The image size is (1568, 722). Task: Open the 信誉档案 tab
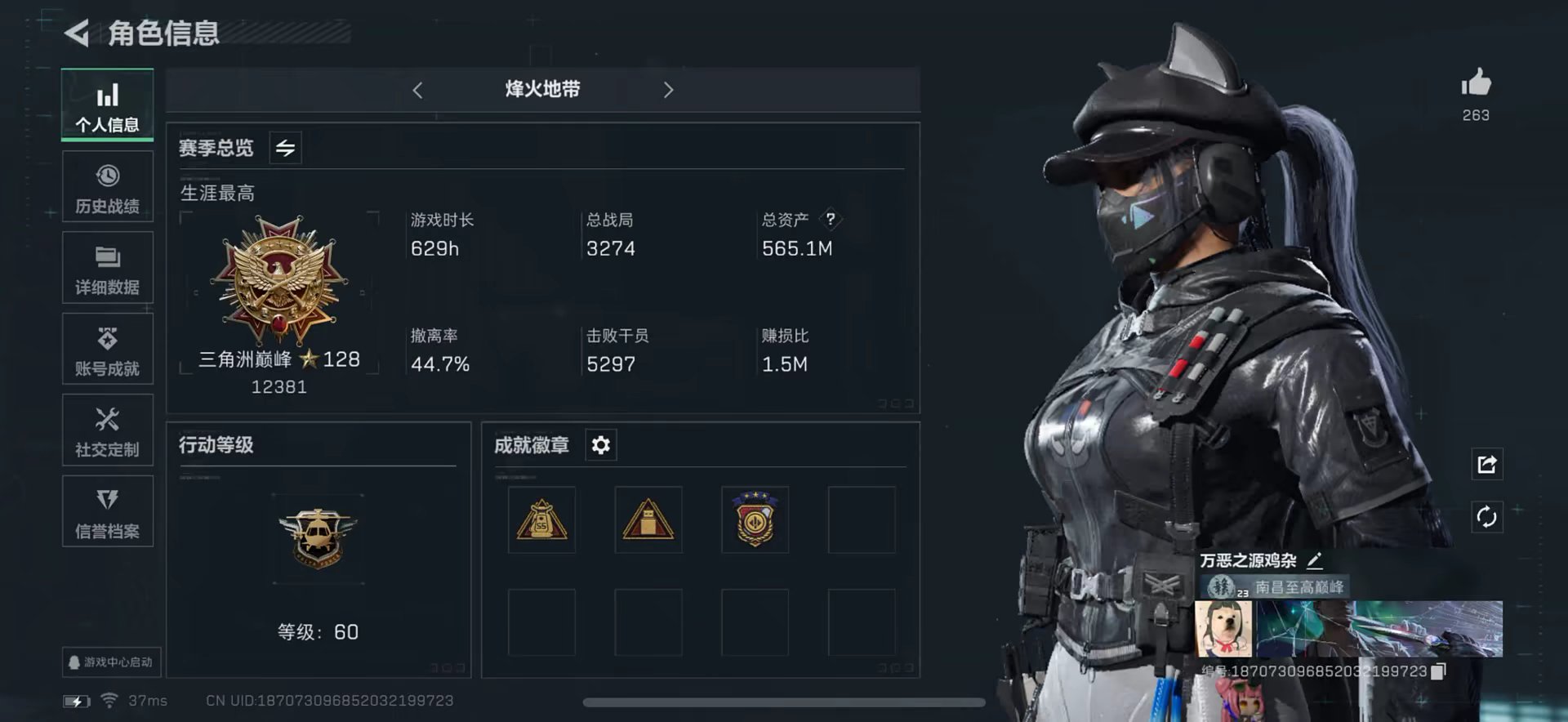click(x=107, y=512)
